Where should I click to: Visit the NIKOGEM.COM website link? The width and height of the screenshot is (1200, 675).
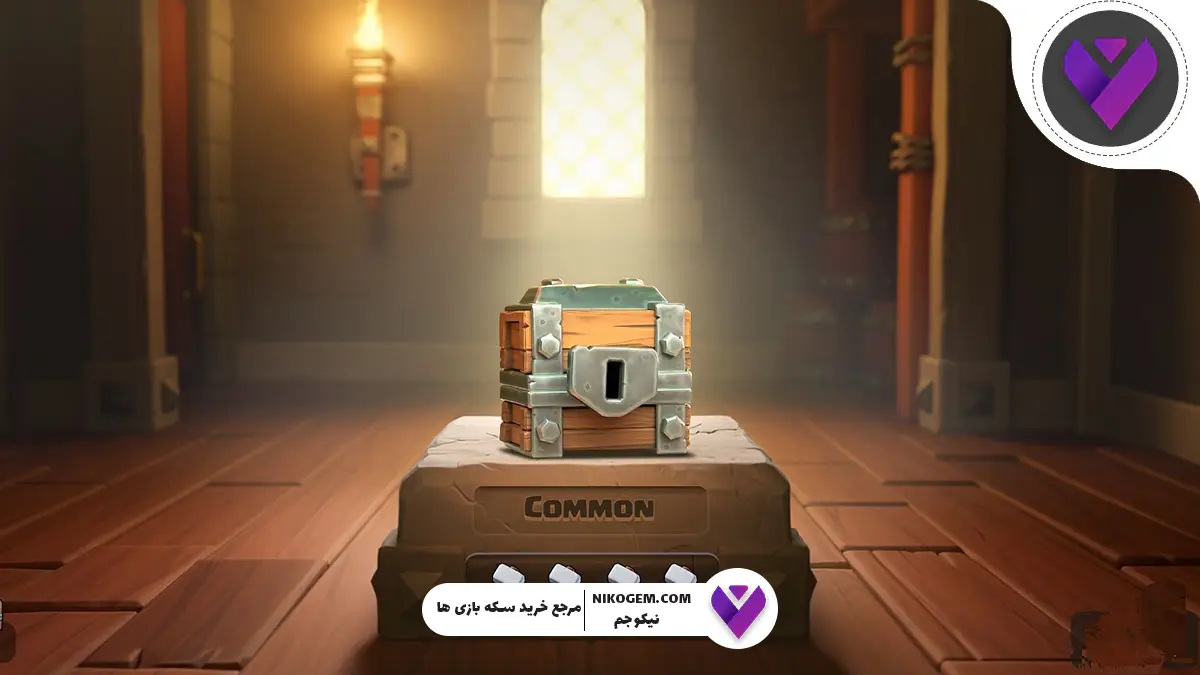(648, 598)
